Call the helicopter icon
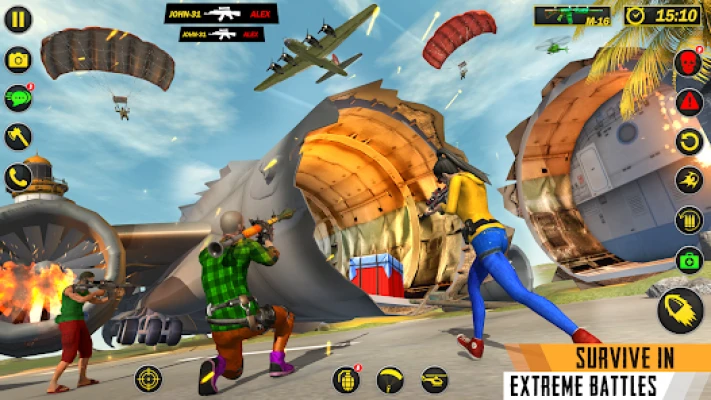The height and width of the screenshot is (400, 711). point(434,379)
